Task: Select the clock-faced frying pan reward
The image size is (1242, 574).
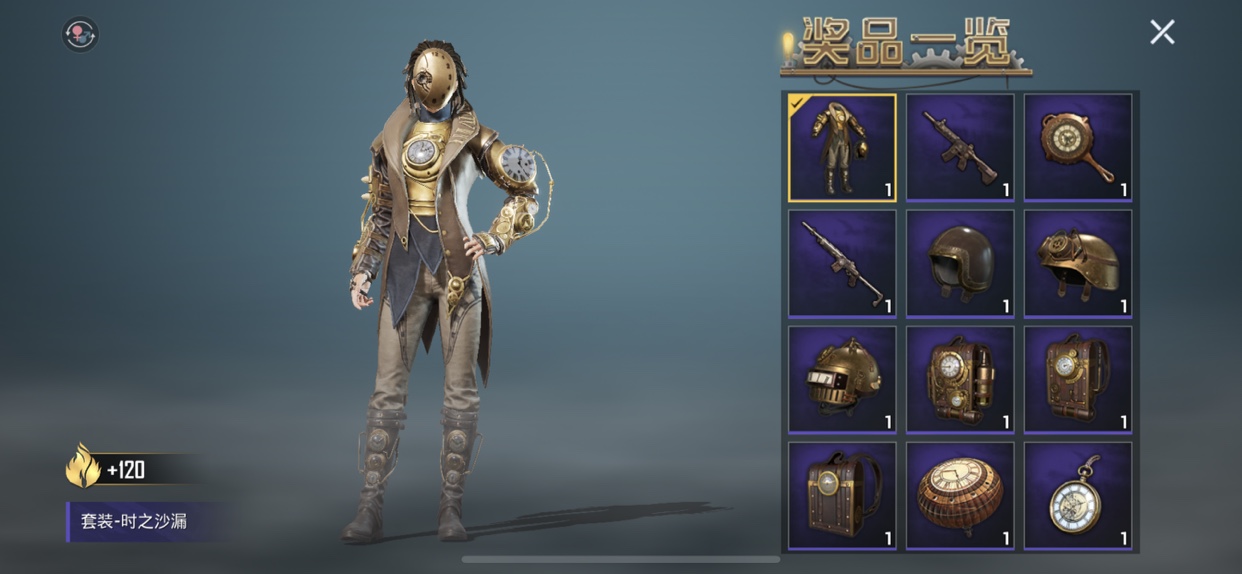Action: (x=1078, y=147)
